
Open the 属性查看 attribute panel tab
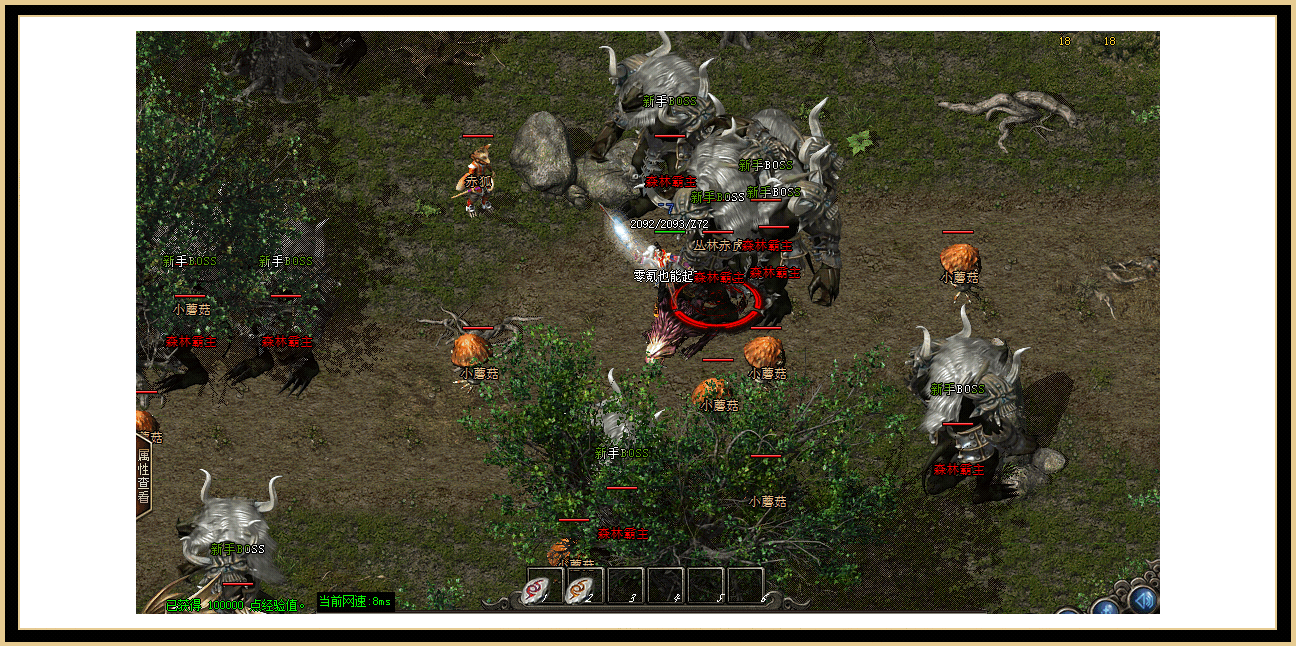pyautogui.click(x=143, y=475)
